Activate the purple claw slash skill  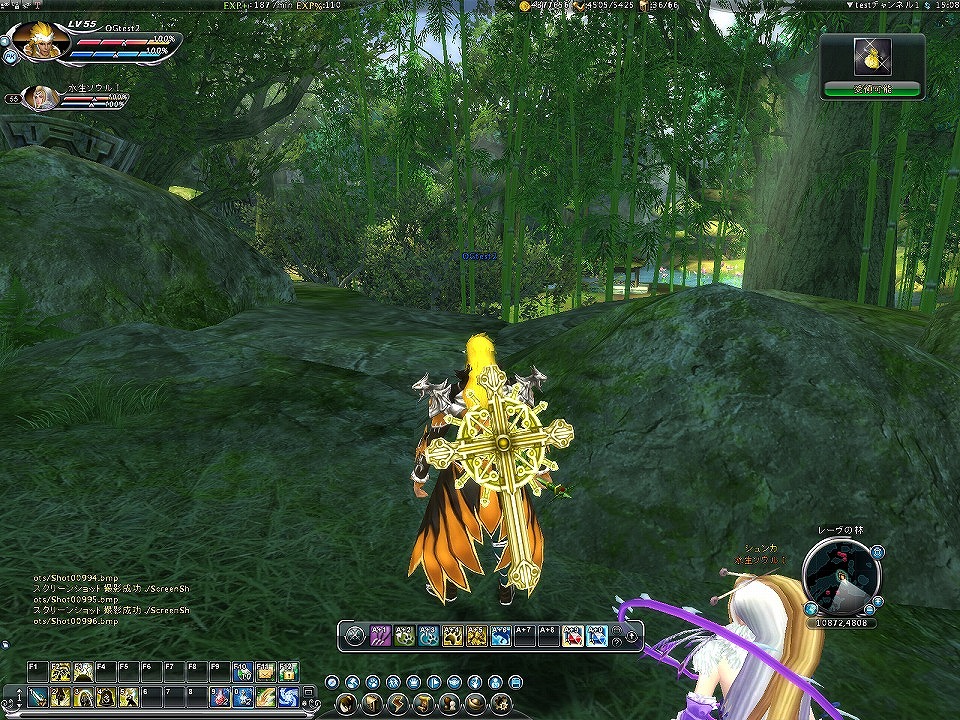click(x=380, y=635)
